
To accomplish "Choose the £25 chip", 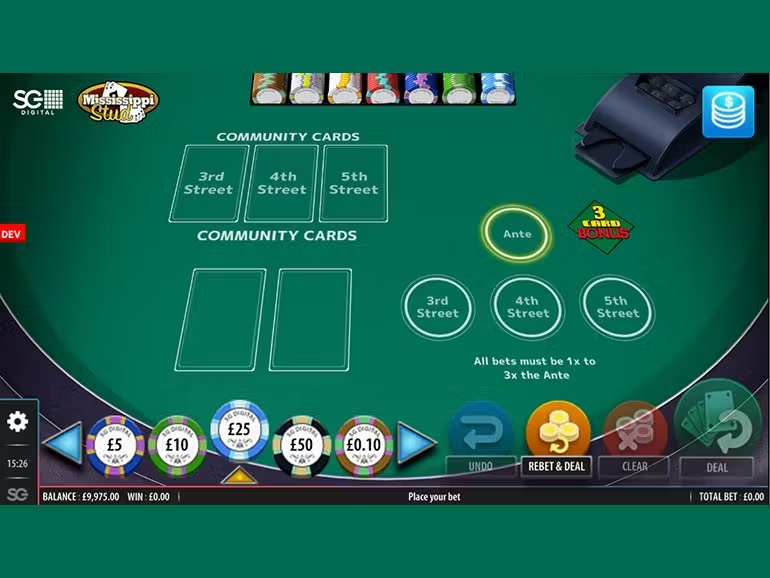I will (x=239, y=430).
